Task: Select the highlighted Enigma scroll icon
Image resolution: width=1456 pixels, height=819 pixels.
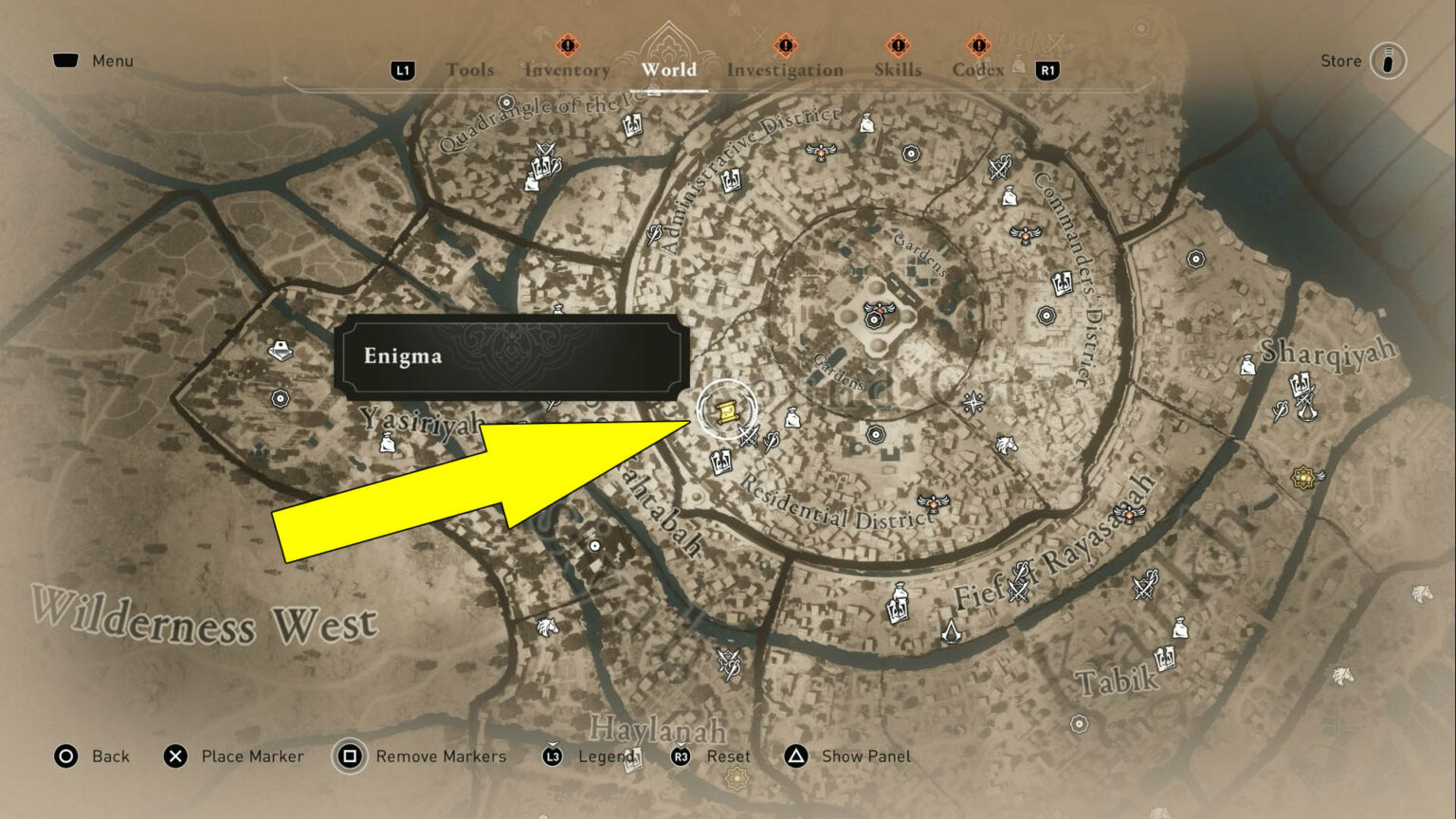Action: [x=725, y=412]
